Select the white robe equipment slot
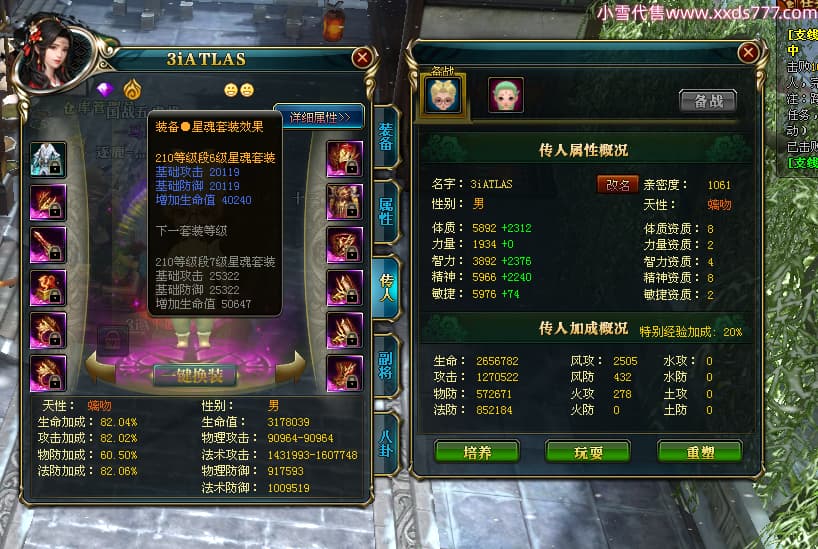Image resolution: width=818 pixels, height=549 pixels. tap(48, 159)
